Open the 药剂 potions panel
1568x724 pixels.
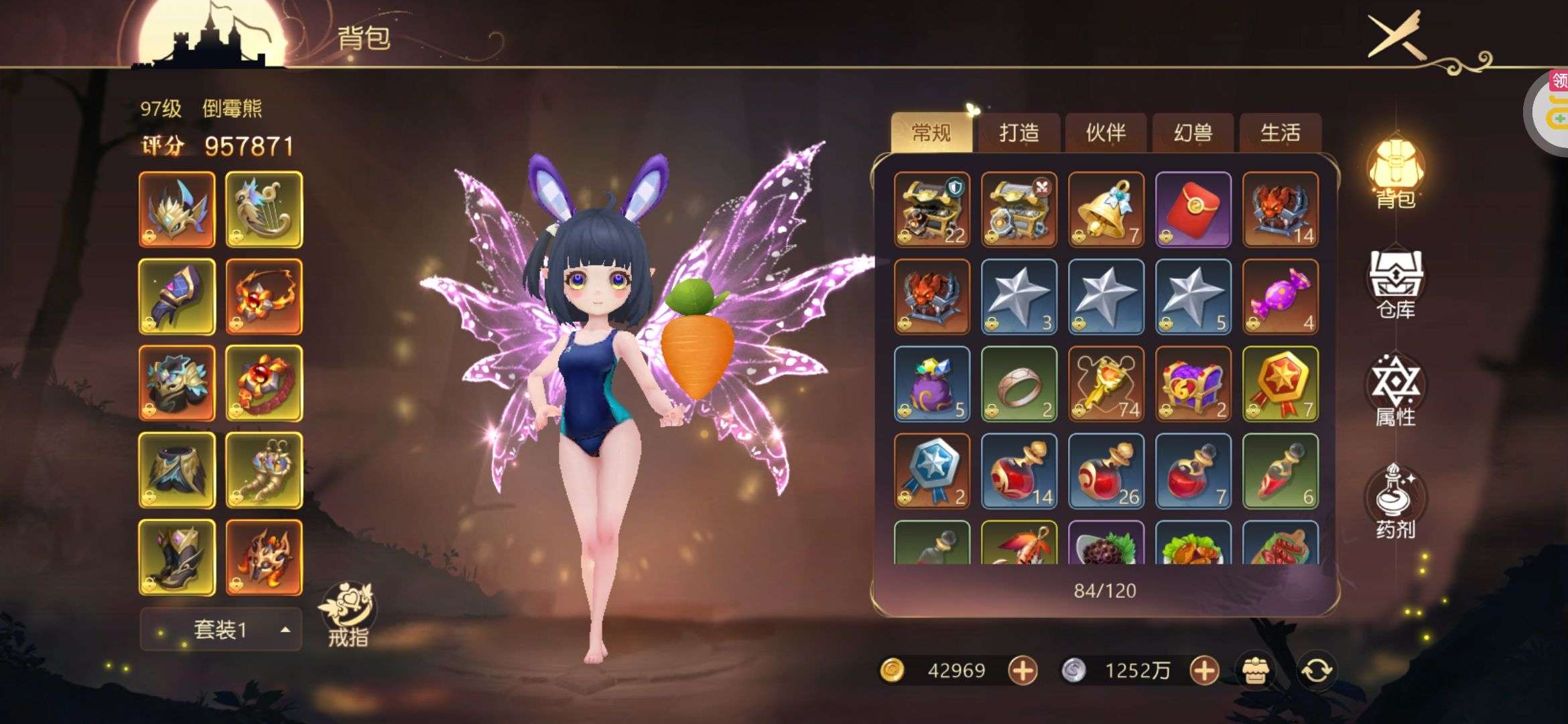tap(1396, 503)
